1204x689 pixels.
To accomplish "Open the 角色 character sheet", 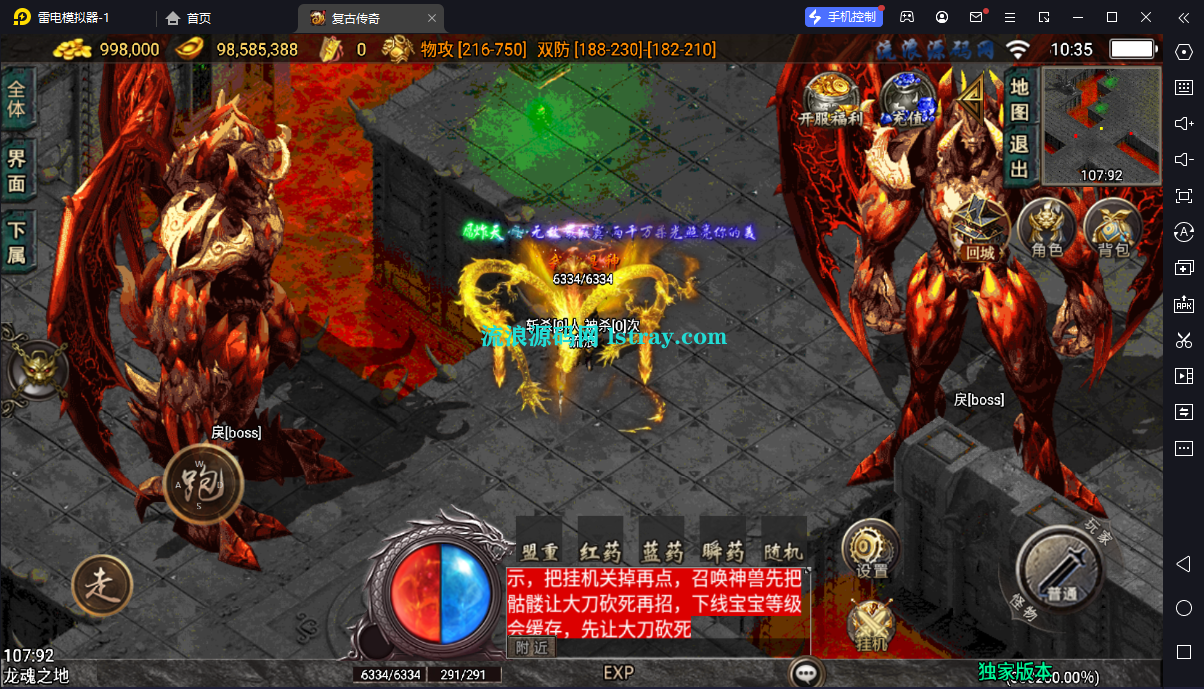I will click(x=1046, y=229).
